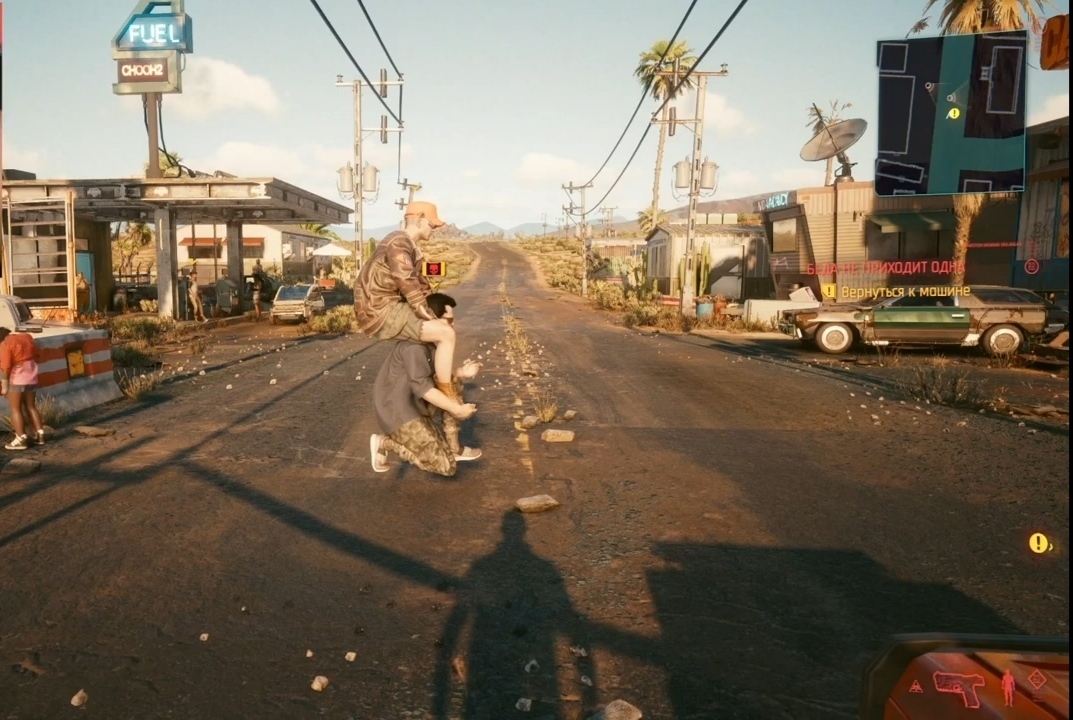Click the red human figure icon
The width and height of the screenshot is (1073, 720).
pos(1007,686)
